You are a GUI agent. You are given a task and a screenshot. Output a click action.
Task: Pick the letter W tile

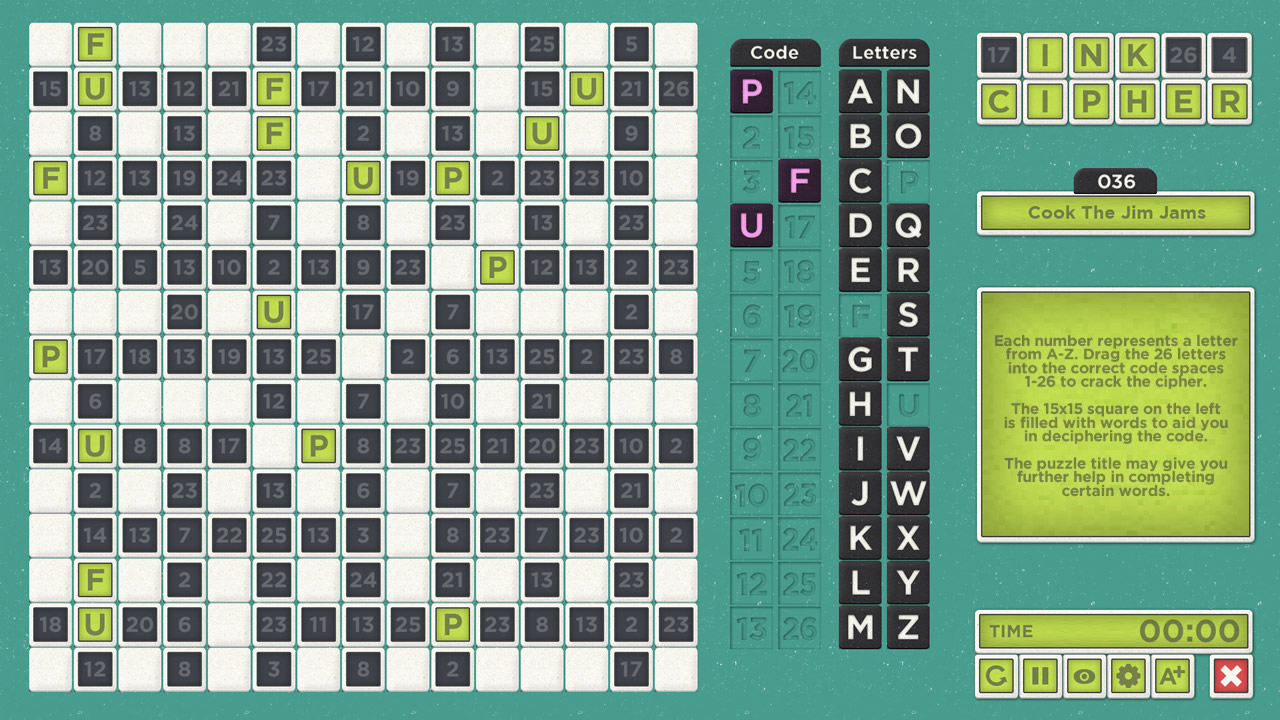click(908, 493)
